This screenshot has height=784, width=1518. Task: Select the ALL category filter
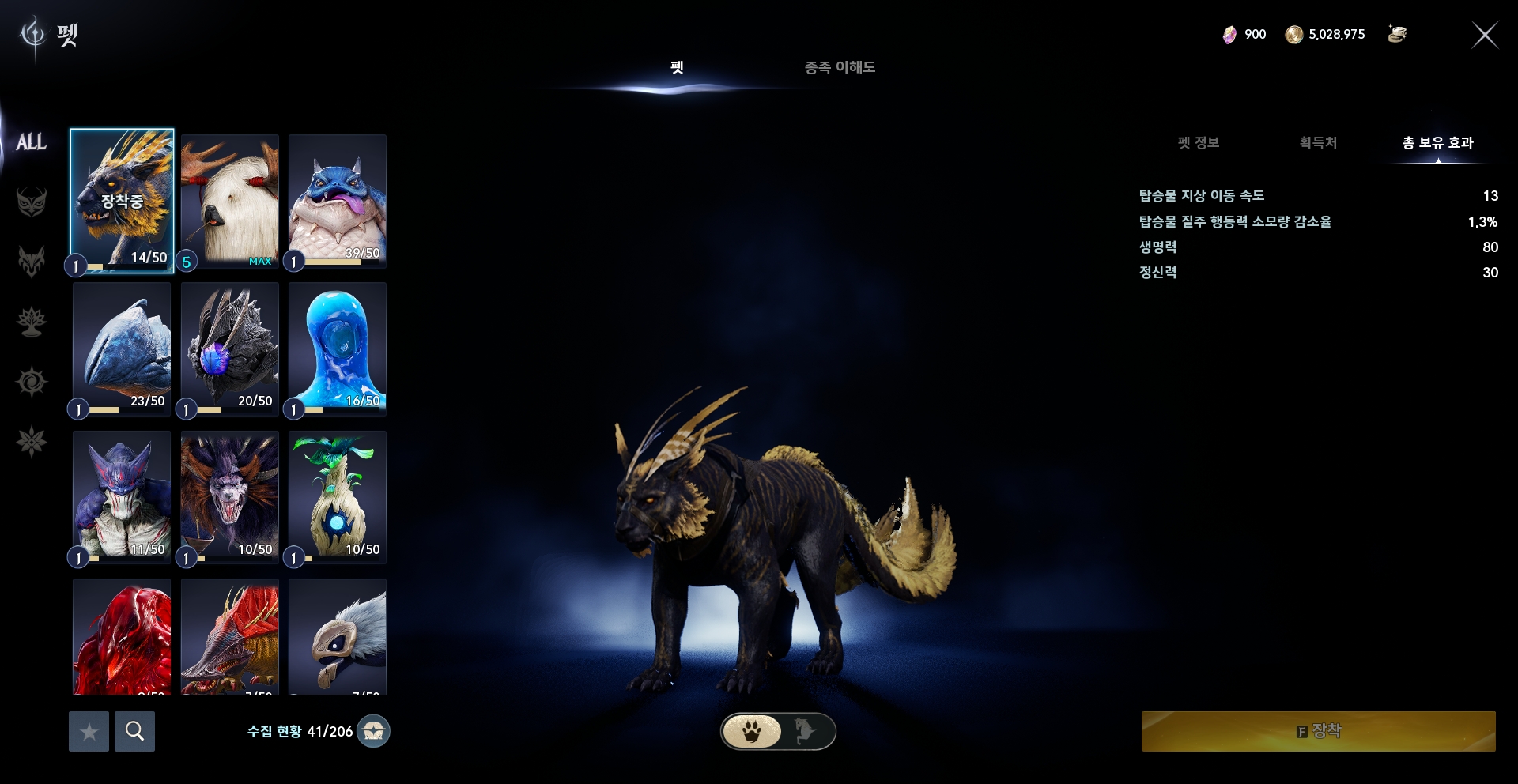(32, 142)
